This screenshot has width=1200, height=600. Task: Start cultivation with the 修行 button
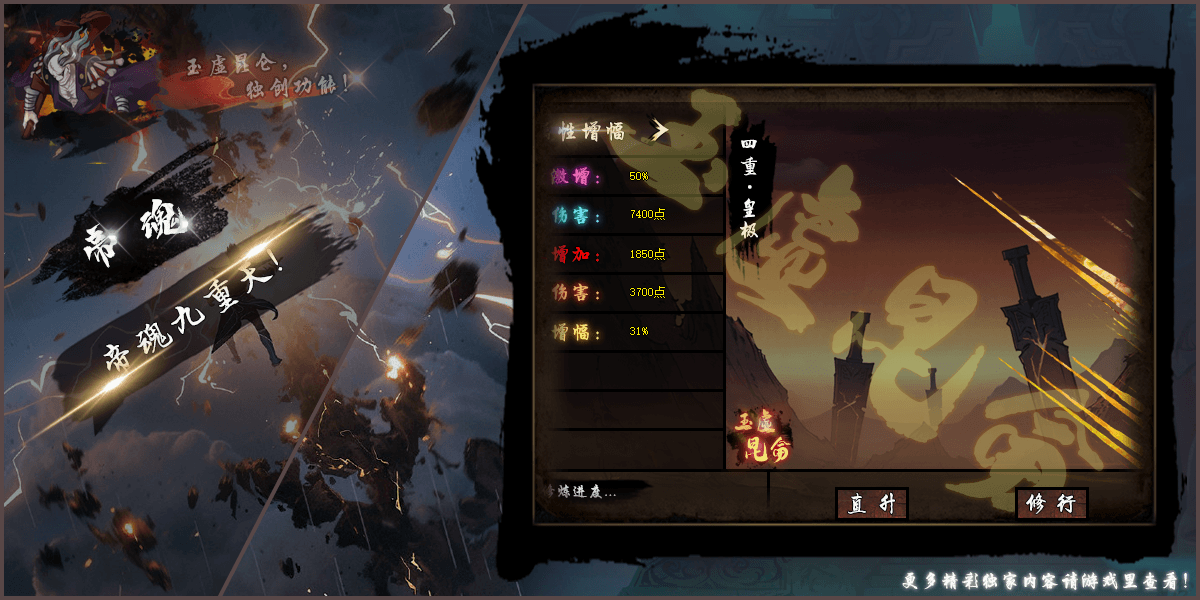(1051, 504)
